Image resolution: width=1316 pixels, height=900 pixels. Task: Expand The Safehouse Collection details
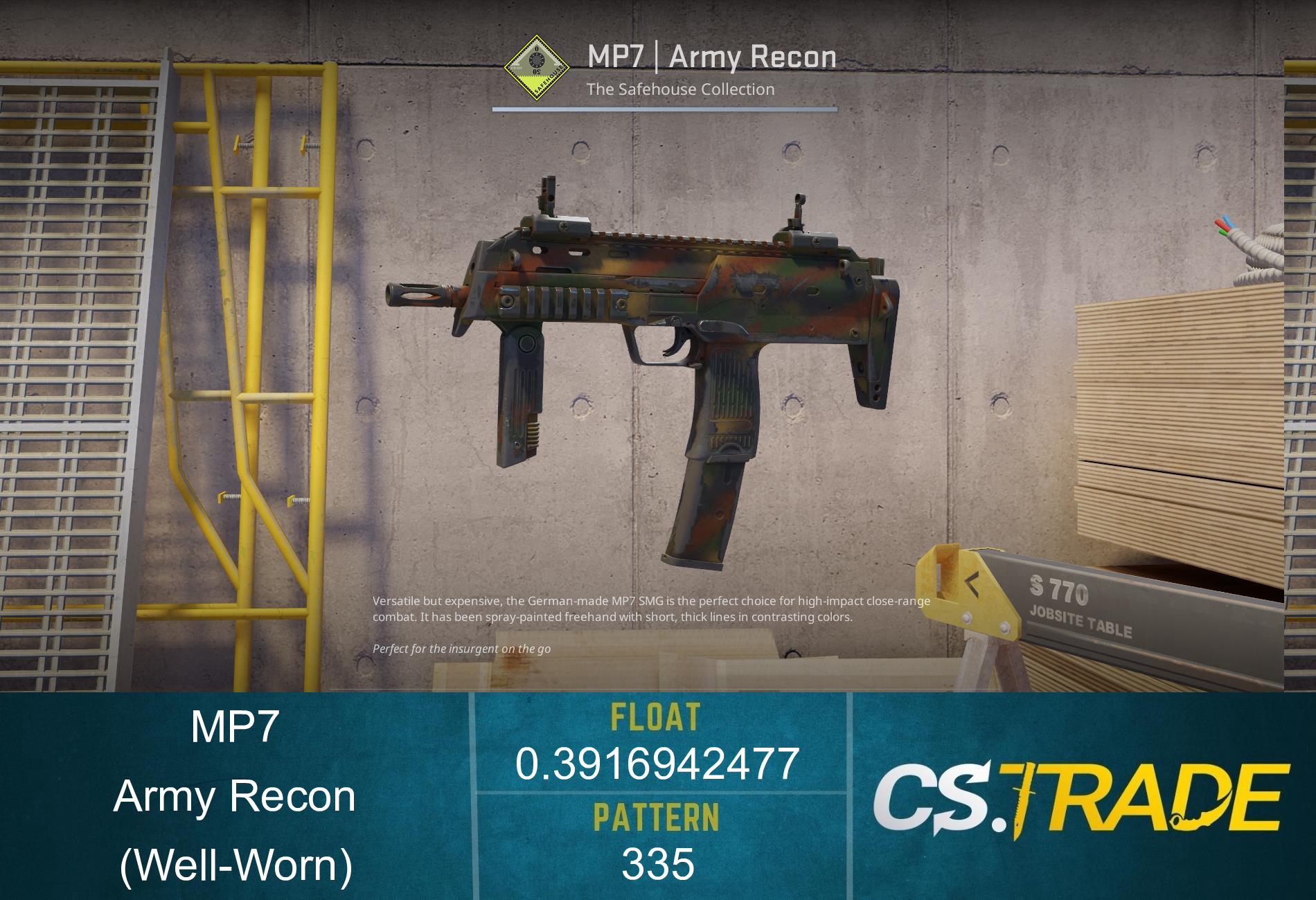[x=681, y=89]
